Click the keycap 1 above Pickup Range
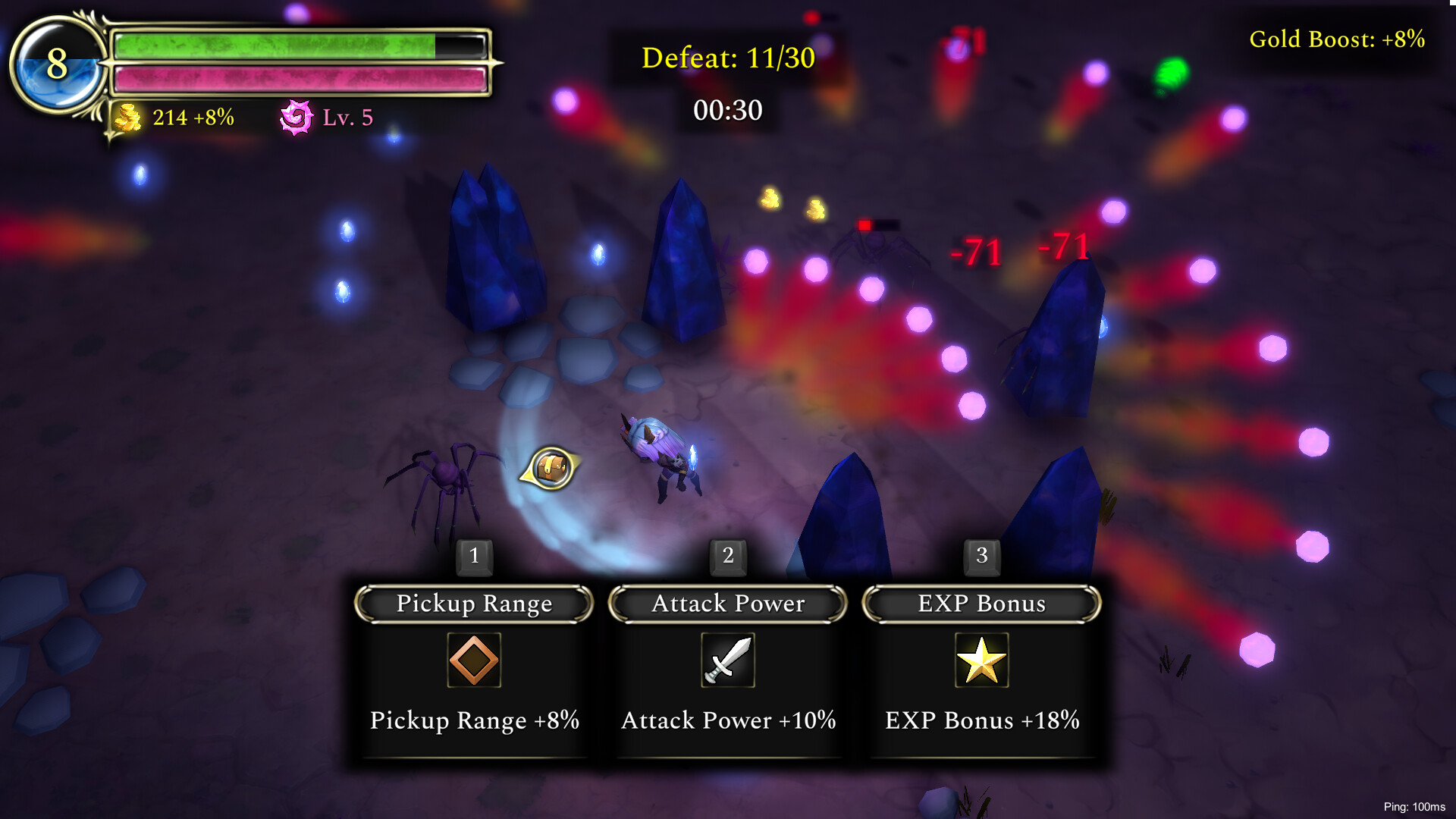The width and height of the screenshot is (1456, 819). [x=474, y=555]
